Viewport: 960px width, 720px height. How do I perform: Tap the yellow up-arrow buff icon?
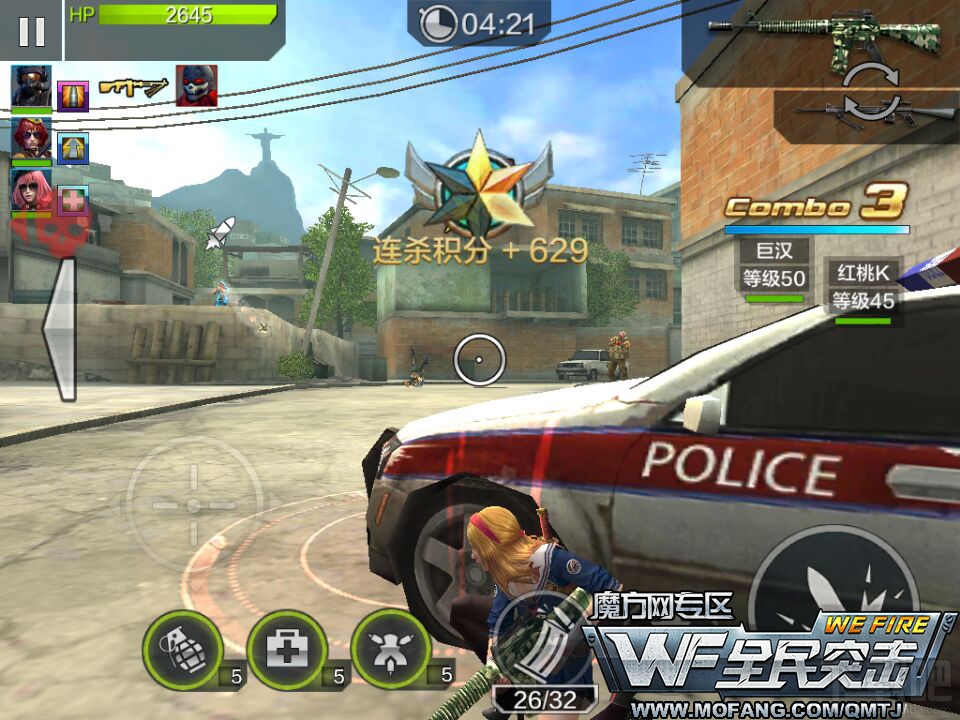[x=73, y=148]
